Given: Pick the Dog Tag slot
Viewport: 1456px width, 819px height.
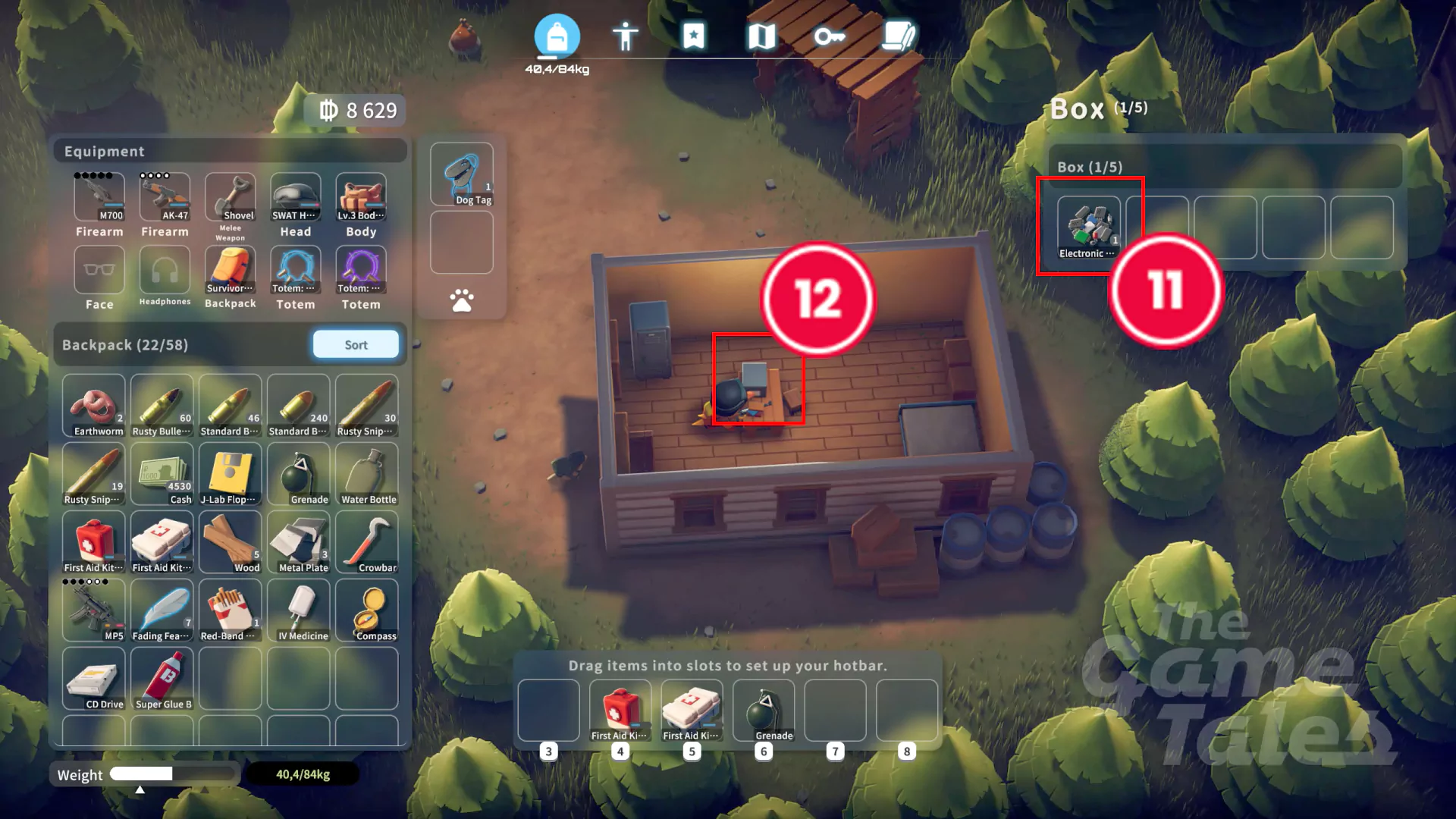Looking at the screenshot, I should click(x=462, y=174).
